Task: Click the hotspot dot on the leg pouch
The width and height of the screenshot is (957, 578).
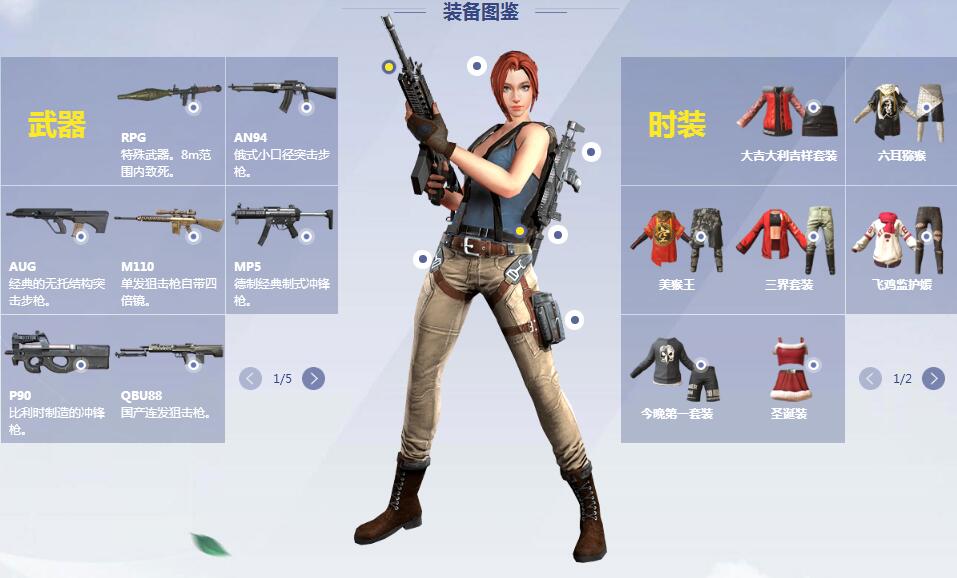Action: (x=574, y=320)
